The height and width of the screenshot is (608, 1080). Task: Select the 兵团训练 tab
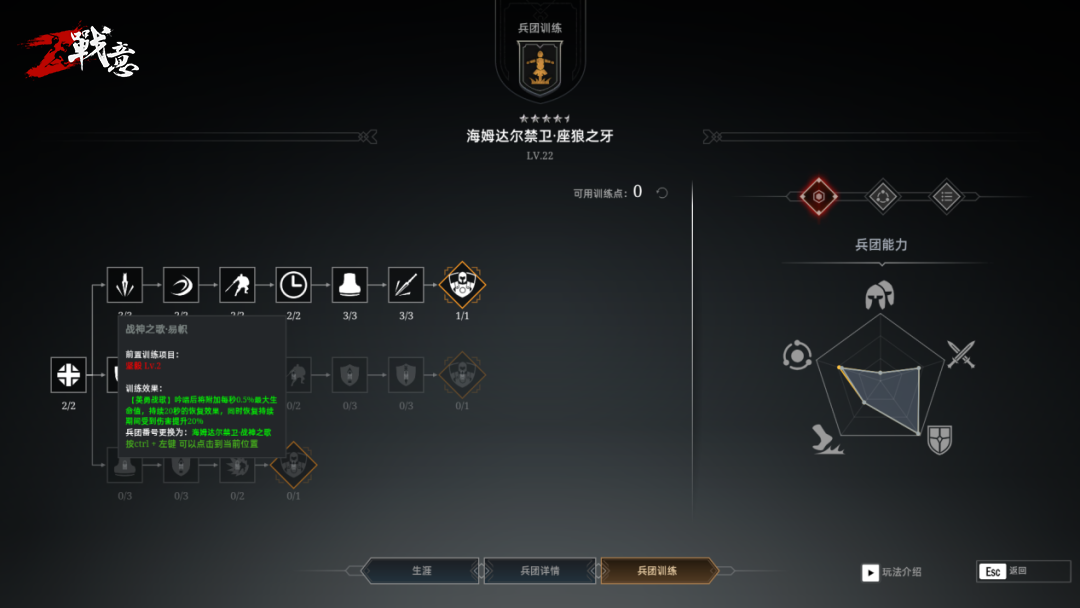[658, 571]
